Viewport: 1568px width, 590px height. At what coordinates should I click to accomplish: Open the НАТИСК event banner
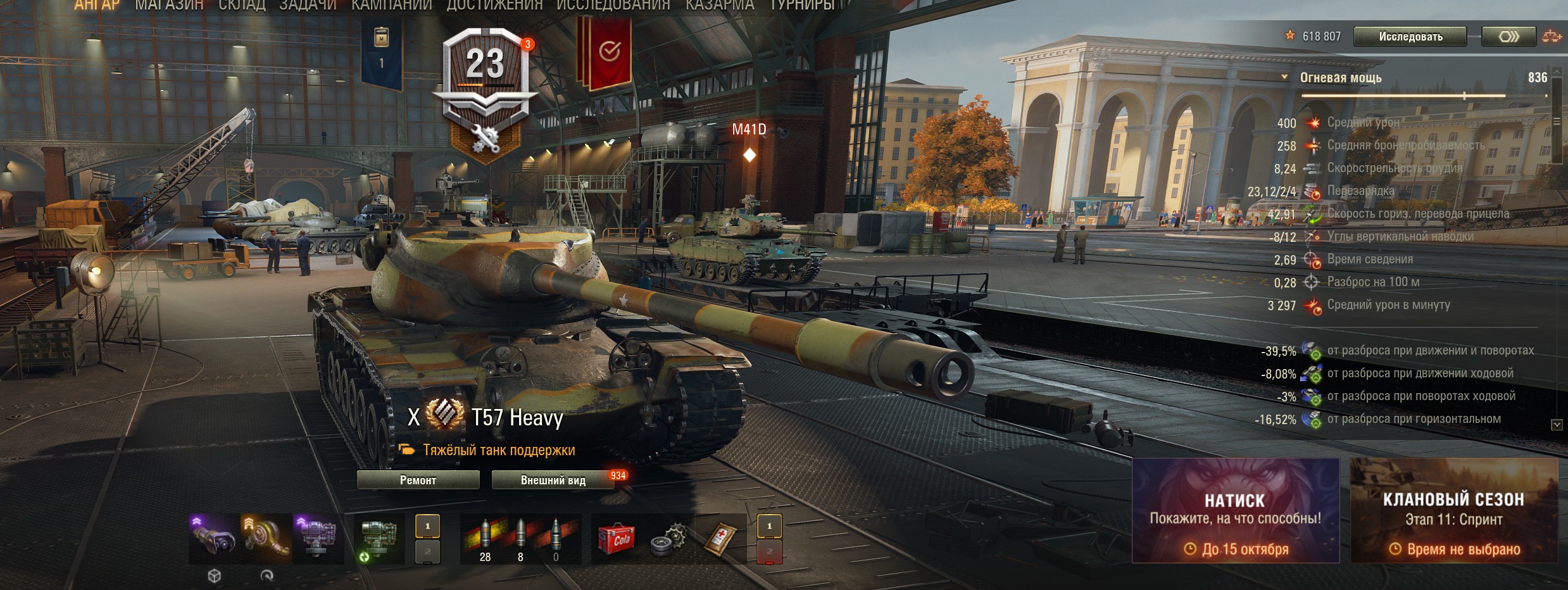click(x=1235, y=511)
